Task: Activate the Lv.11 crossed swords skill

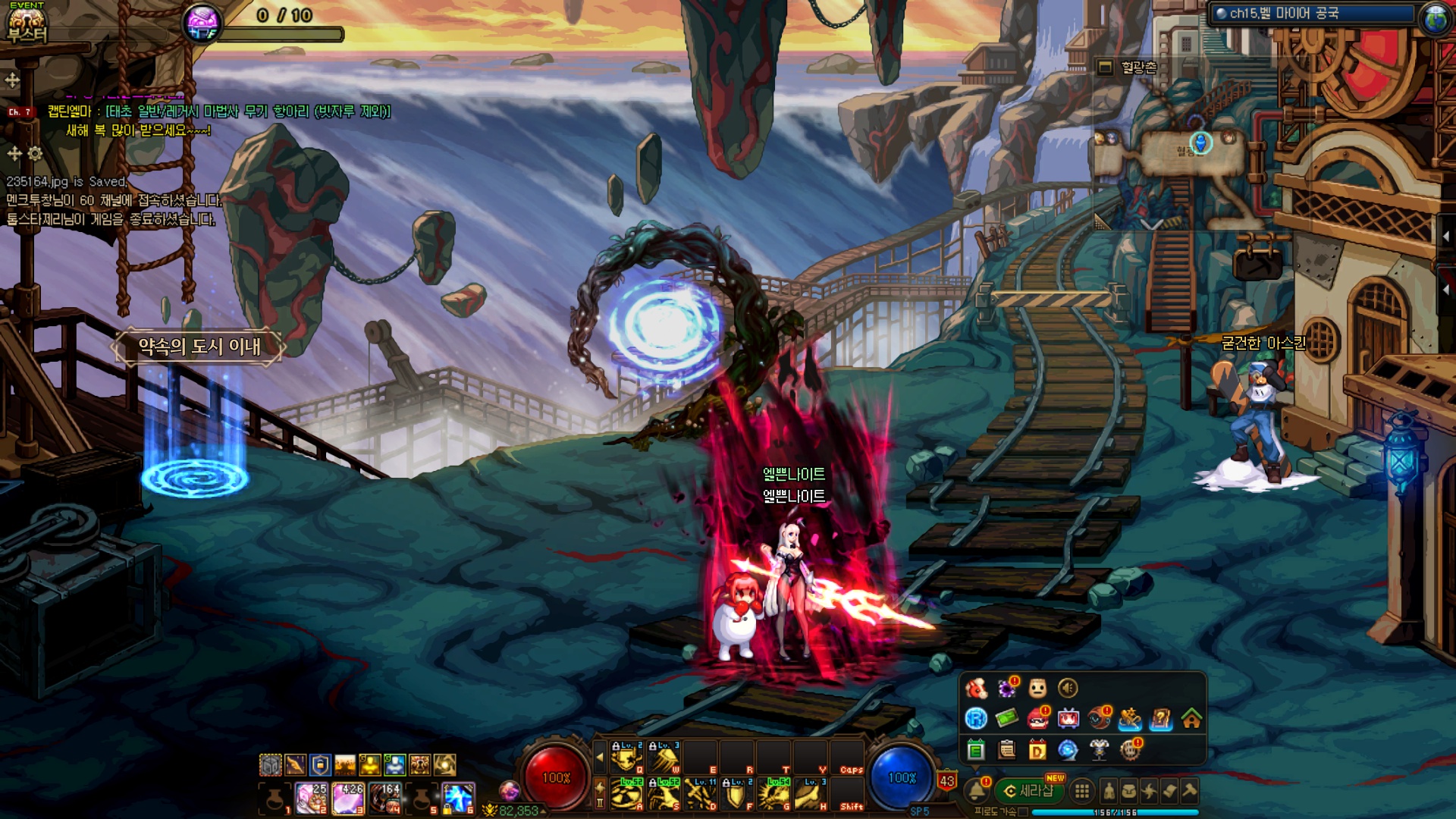Action: click(x=701, y=794)
